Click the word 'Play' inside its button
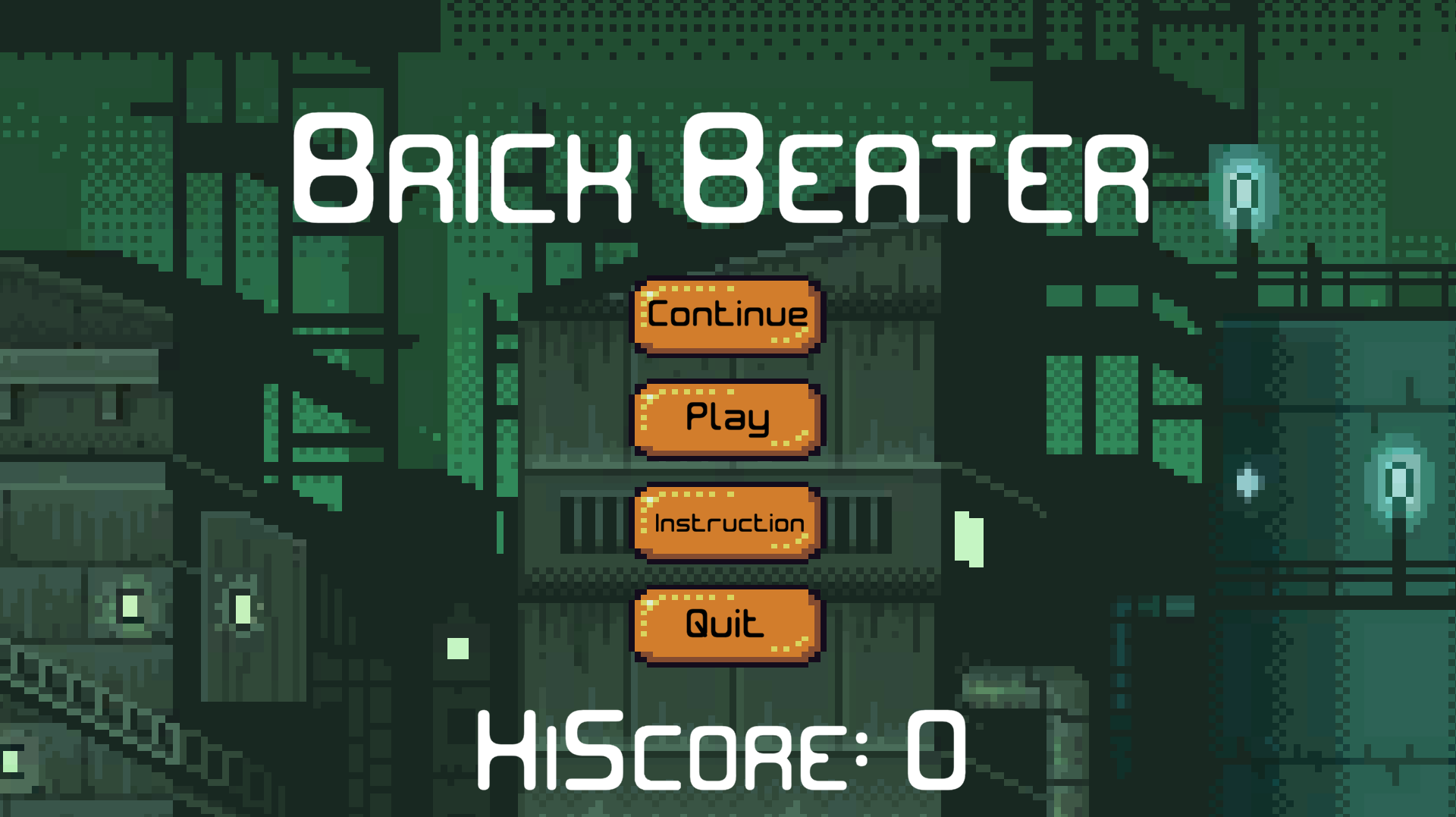Screen dimensions: 1456x817 click(726, 418)
